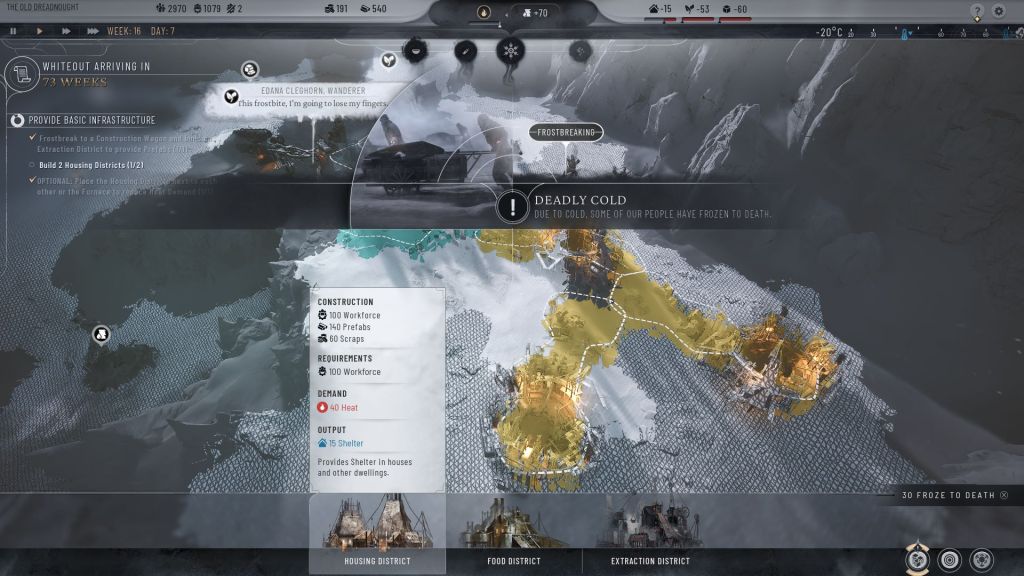This screenshot has height=576, width=1024.
Task: Select the concentric rings round button
Action: pyautogui.click(x=950, y=559)
